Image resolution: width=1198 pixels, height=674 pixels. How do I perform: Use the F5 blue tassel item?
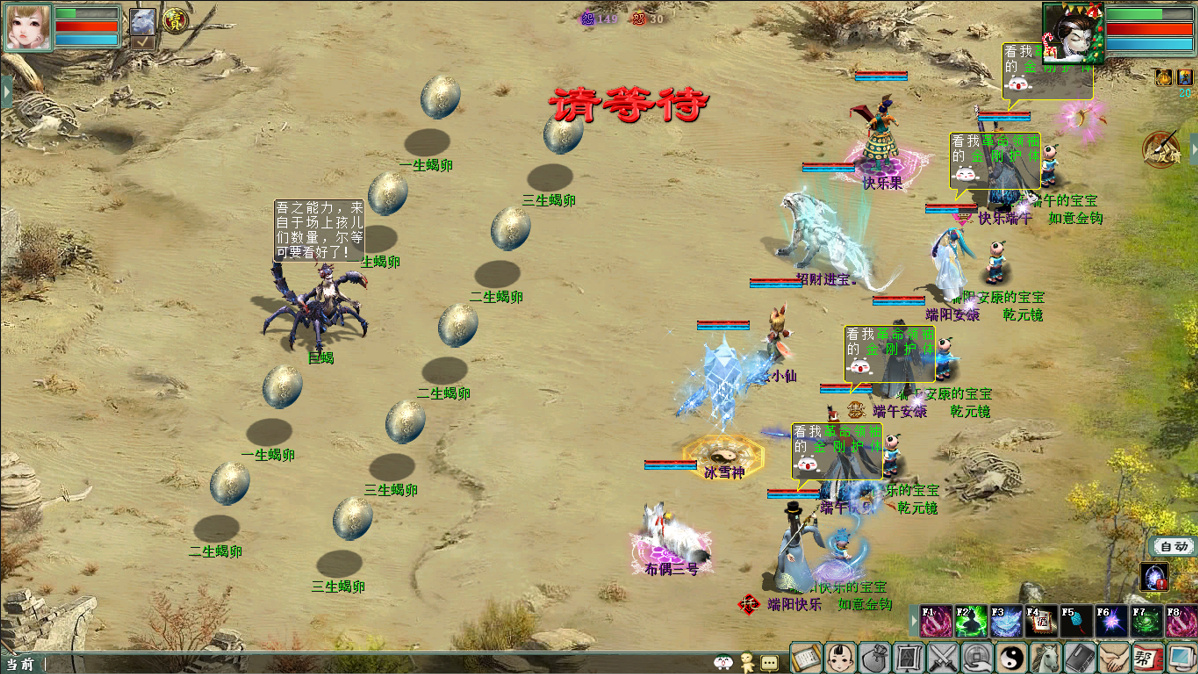coord(1076,621)
